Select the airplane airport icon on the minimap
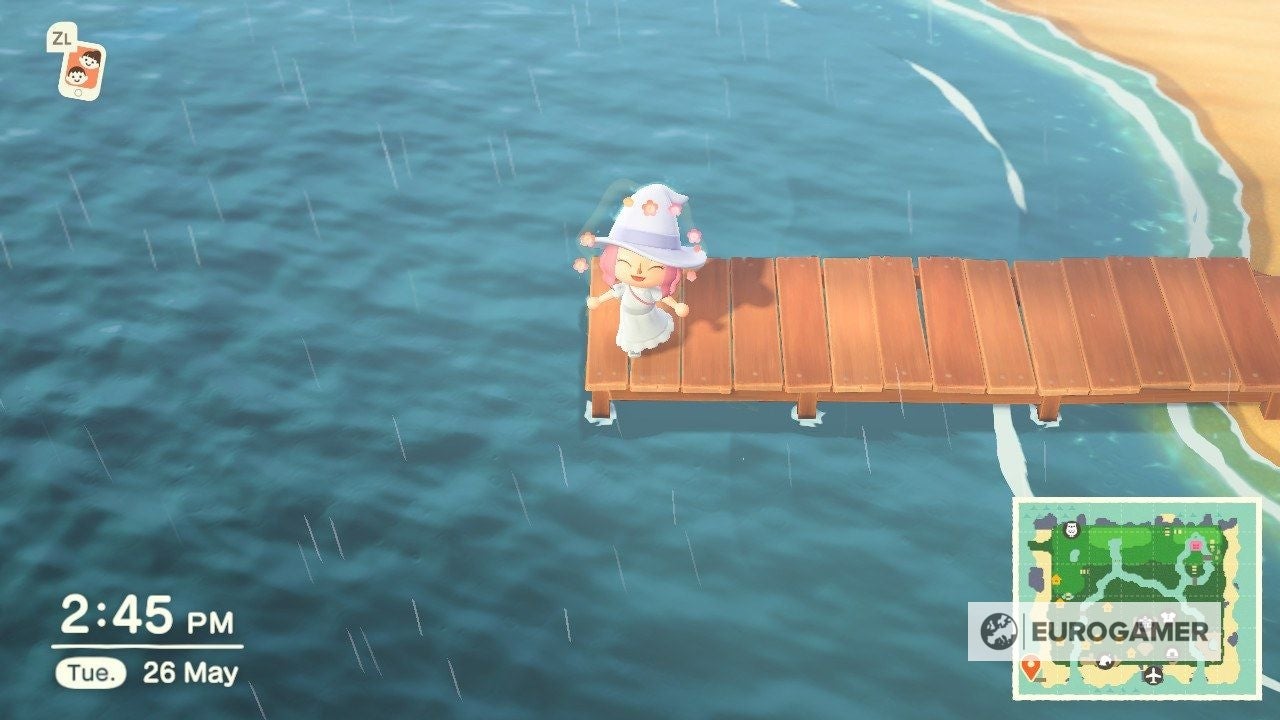 pyautogui.click(x=1152, y=676)
